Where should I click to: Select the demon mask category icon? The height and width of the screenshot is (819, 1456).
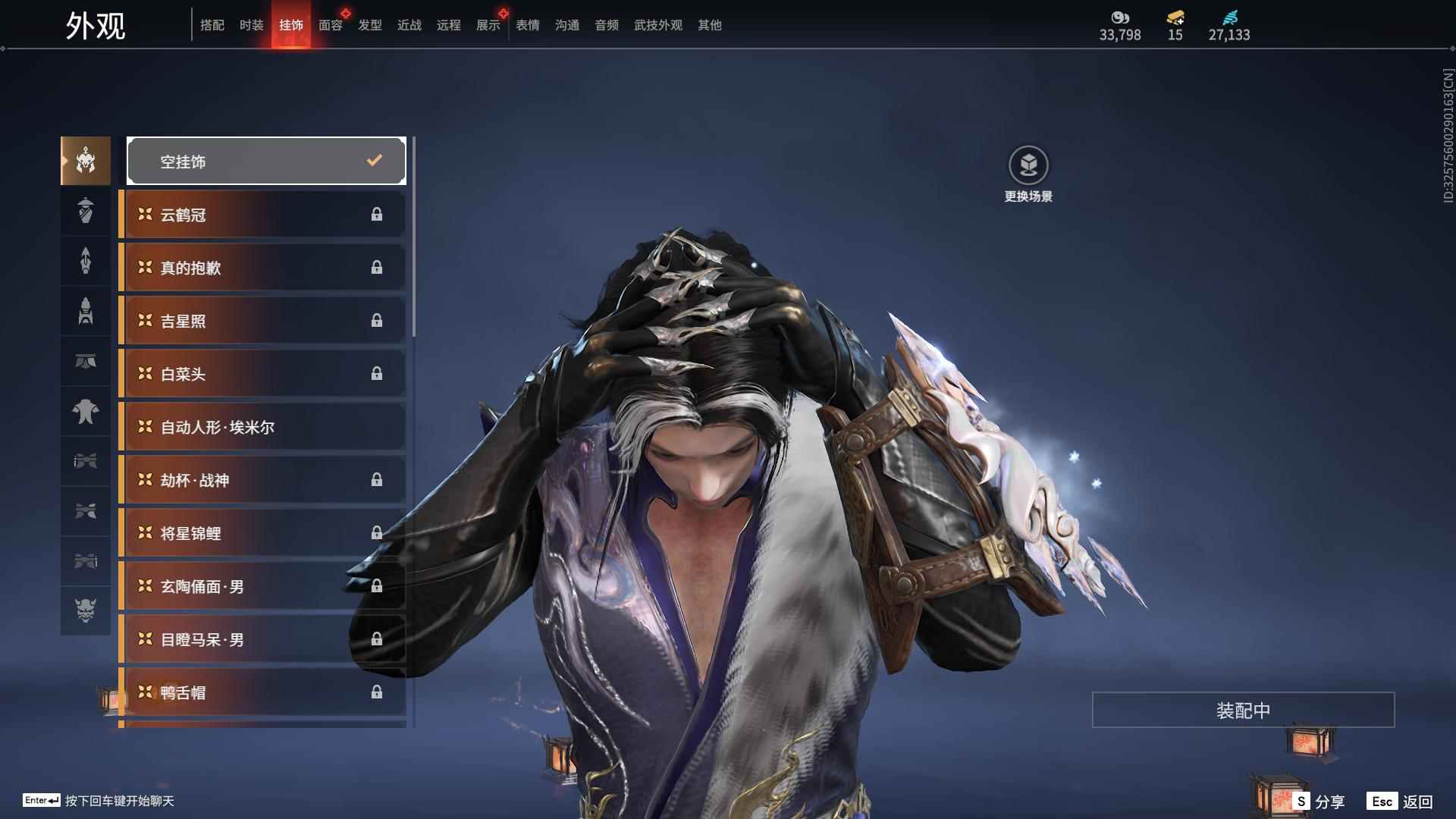point(86,610)
